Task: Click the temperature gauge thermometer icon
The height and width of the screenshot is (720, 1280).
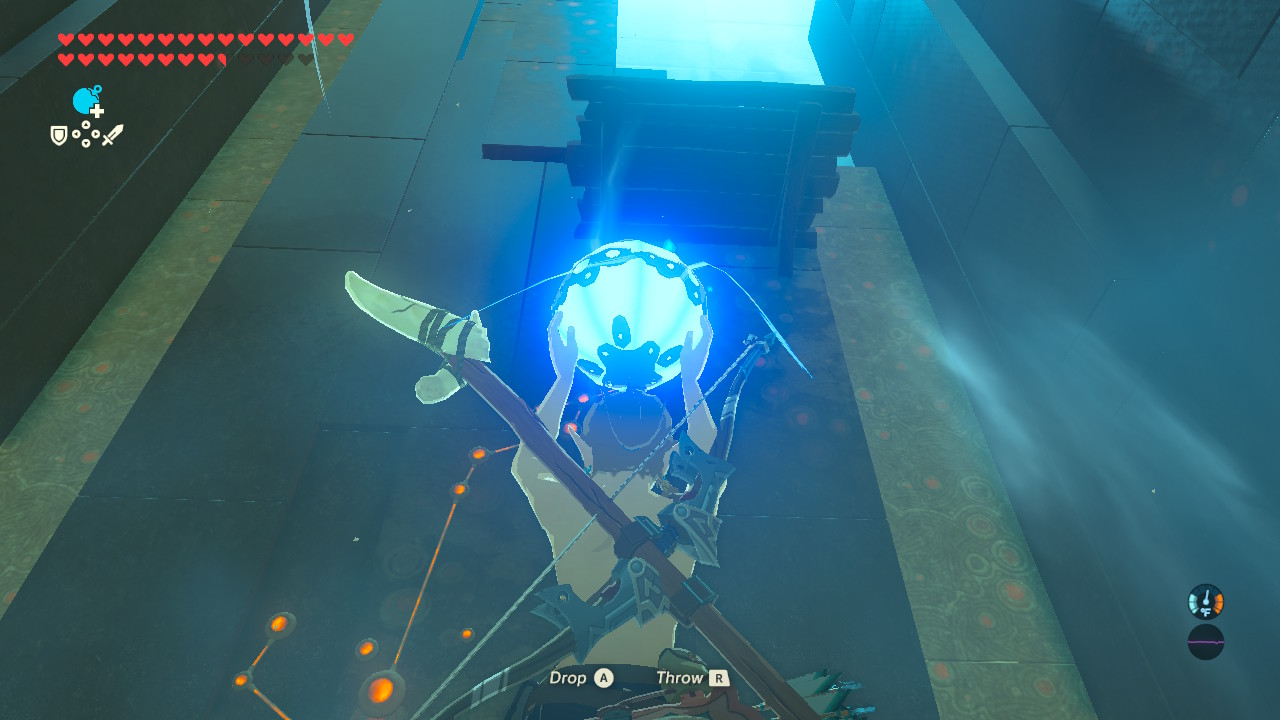Action: [1206, 597]
